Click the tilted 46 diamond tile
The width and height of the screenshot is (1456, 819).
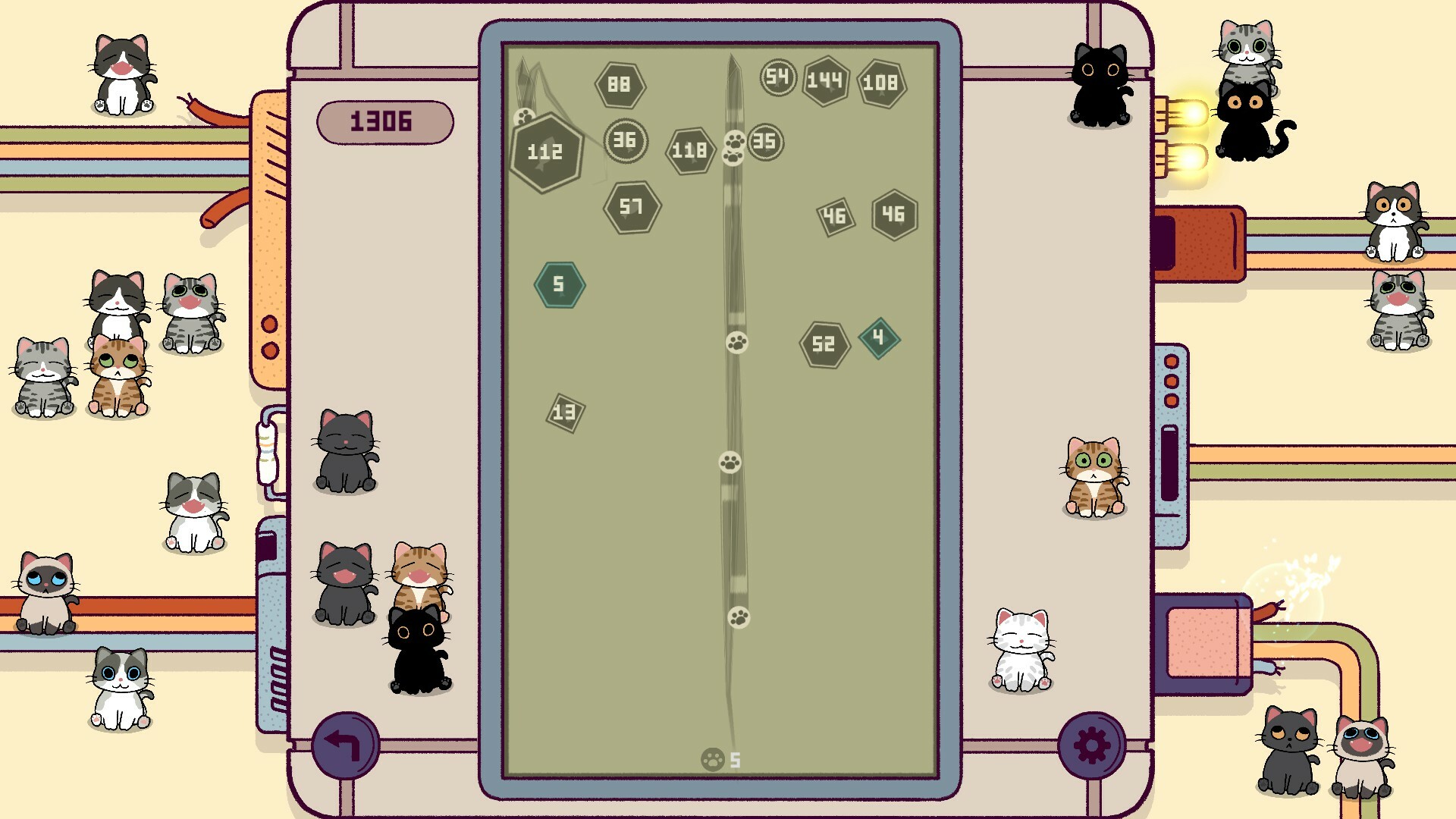click(x=836, y=215)
